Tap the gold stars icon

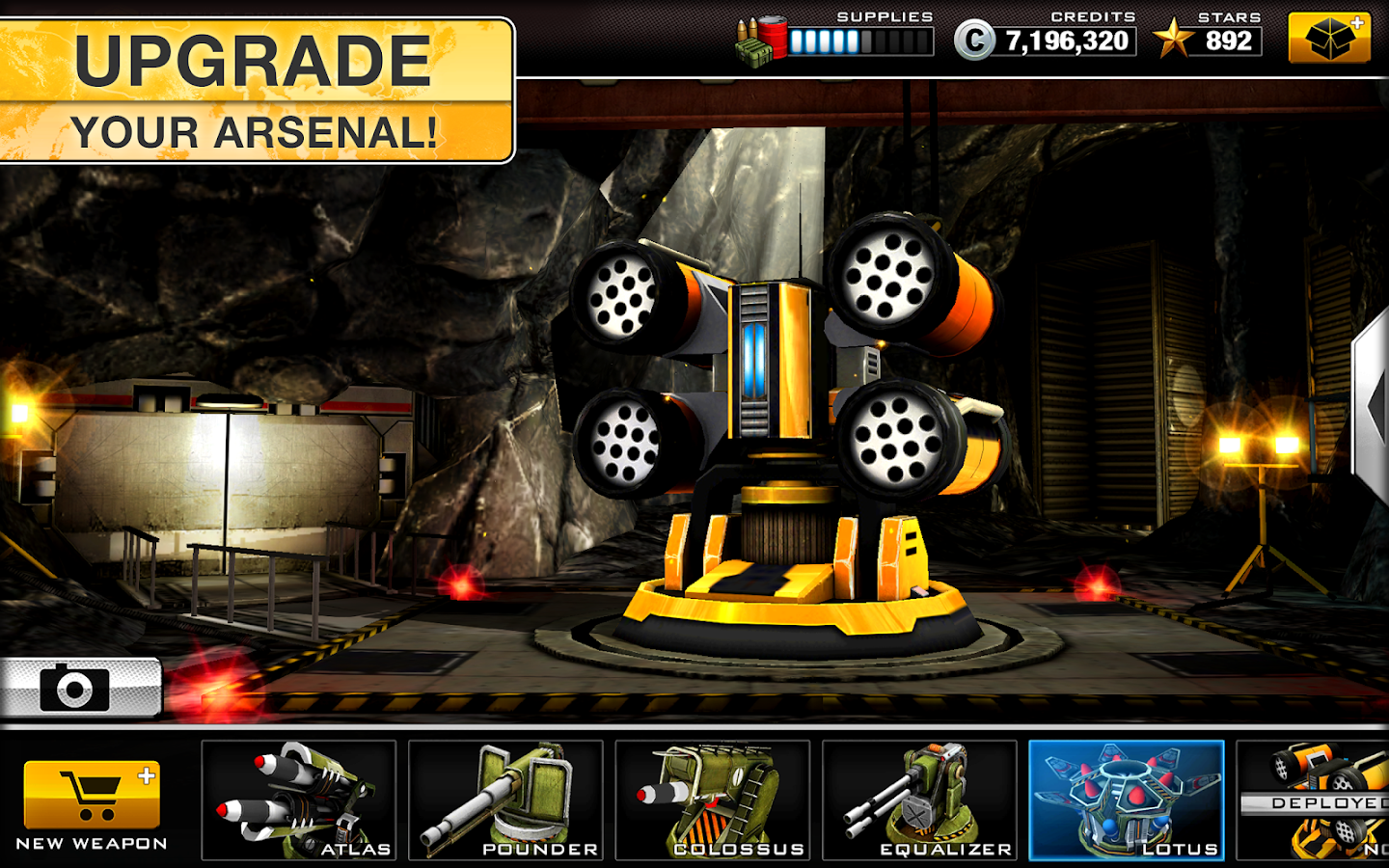[x=1173, y=40]
